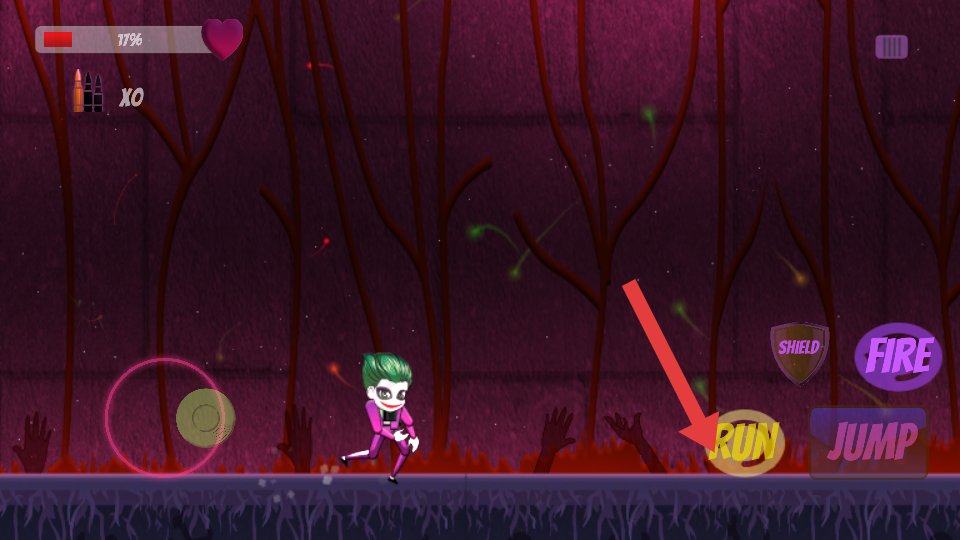Open the pause menu icon
Screen dimensions: 960x540
[891, 46]
